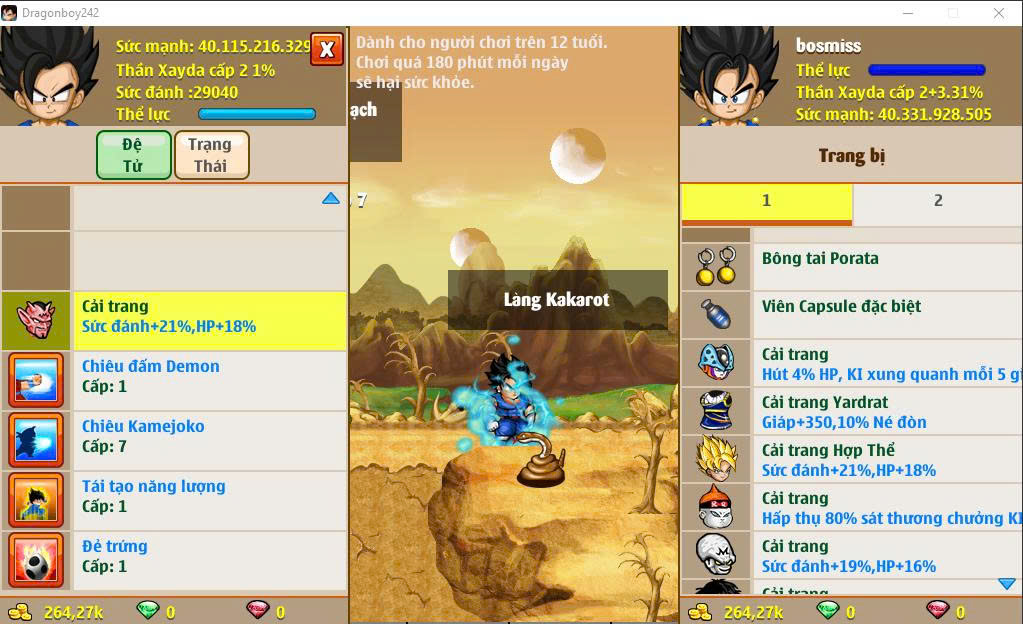
Task: Select the Bông tai Porata earrings
Action: pyautogui.click(x=885, y=266)
